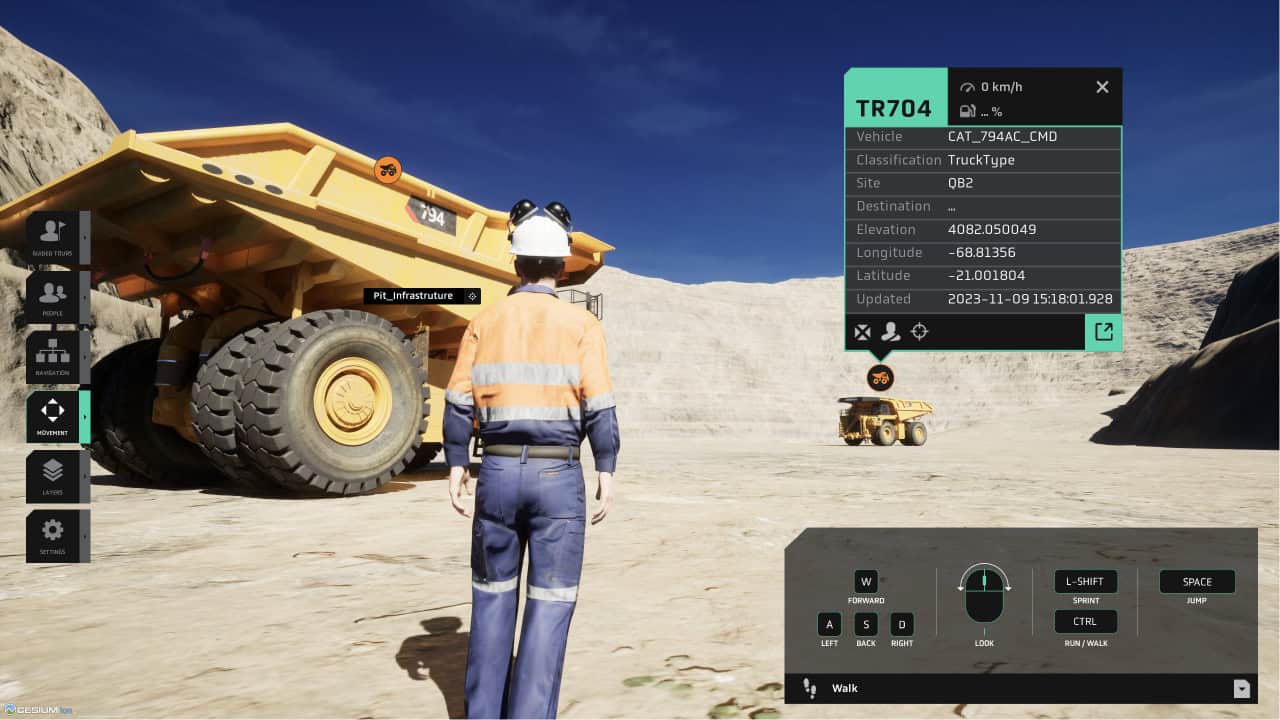This screenshot has width=1280, height=720.
Task: Open the People panel
Action: pyautogui.click(x=52, y=297)
